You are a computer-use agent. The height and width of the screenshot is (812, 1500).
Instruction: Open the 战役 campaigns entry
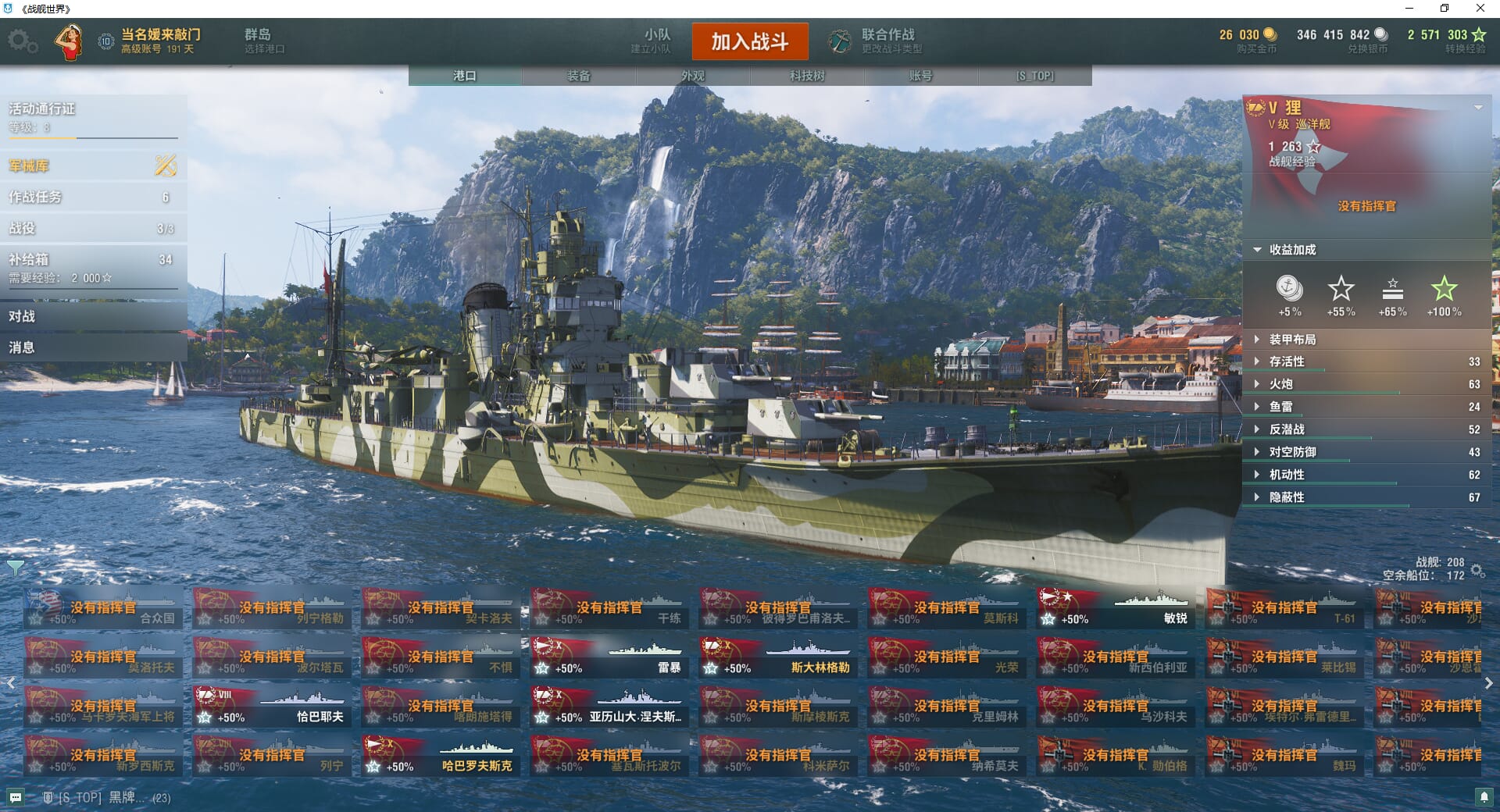[x=92, y=228]
